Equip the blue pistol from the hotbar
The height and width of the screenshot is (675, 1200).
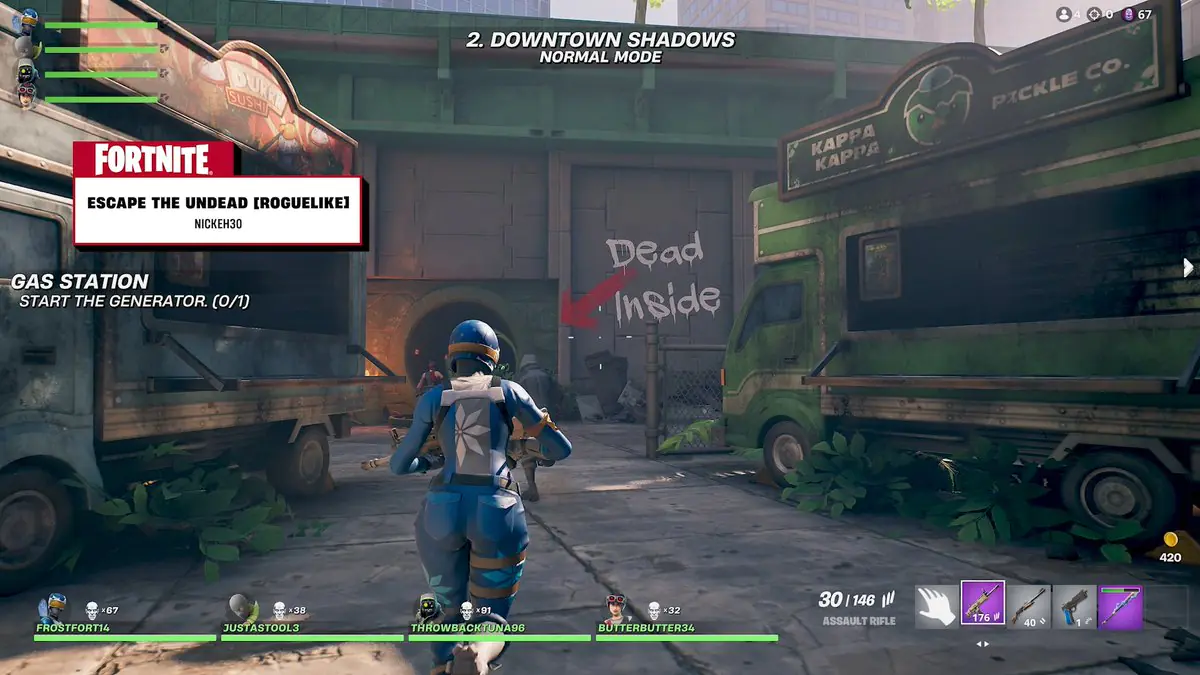[1074, 606]
